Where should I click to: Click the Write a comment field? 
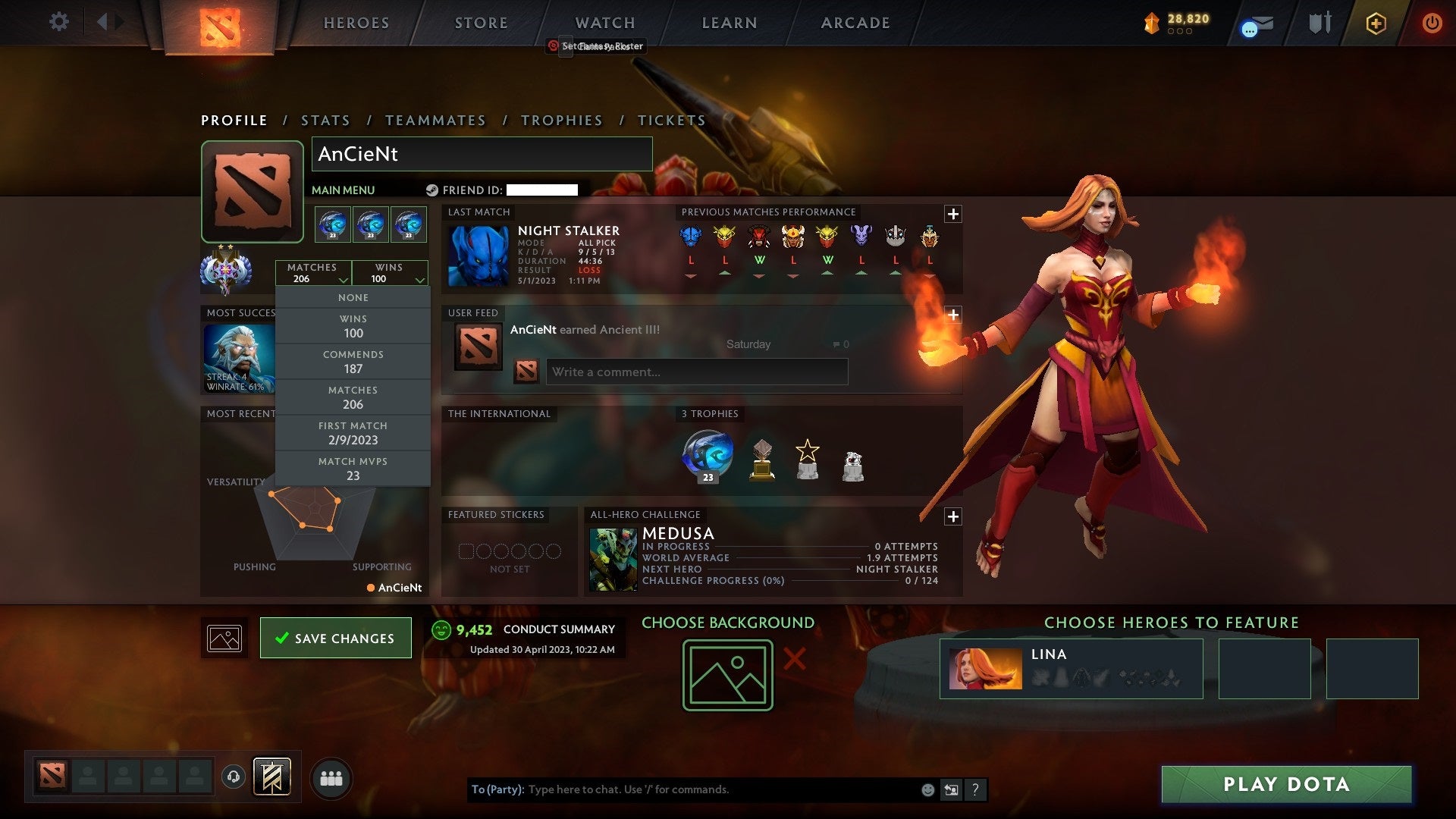697,372
